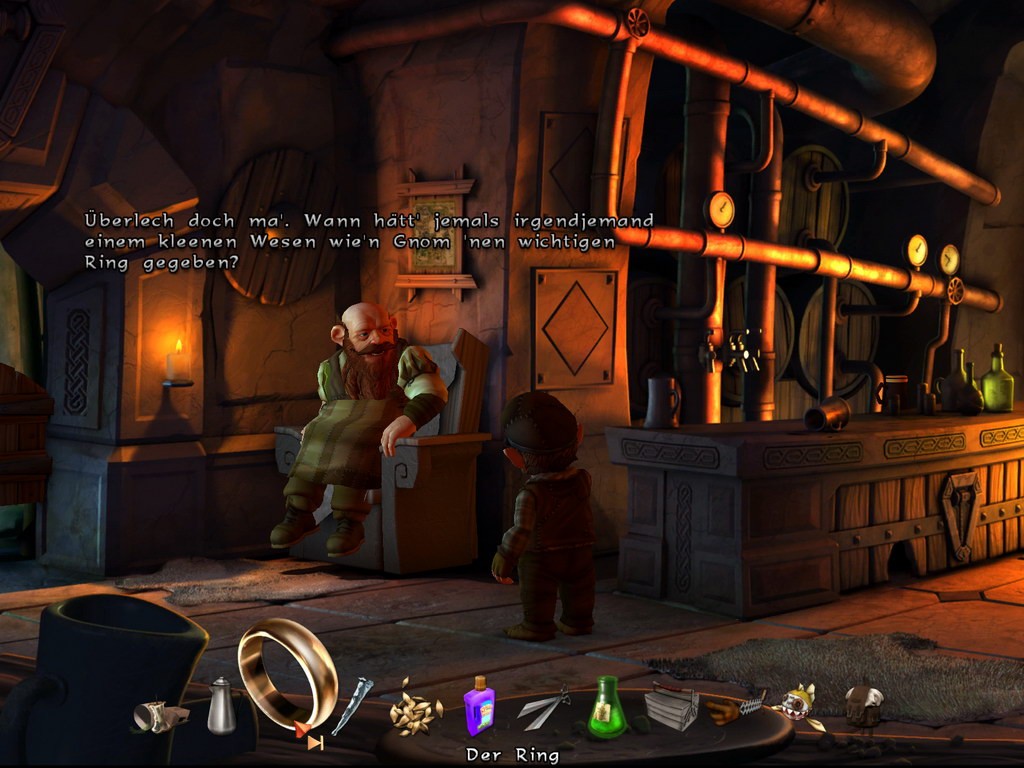Image resolution: width=1024 pixels, height=768 pixels.
Task: Pick the silver coffee pot item
Action: 221,706
